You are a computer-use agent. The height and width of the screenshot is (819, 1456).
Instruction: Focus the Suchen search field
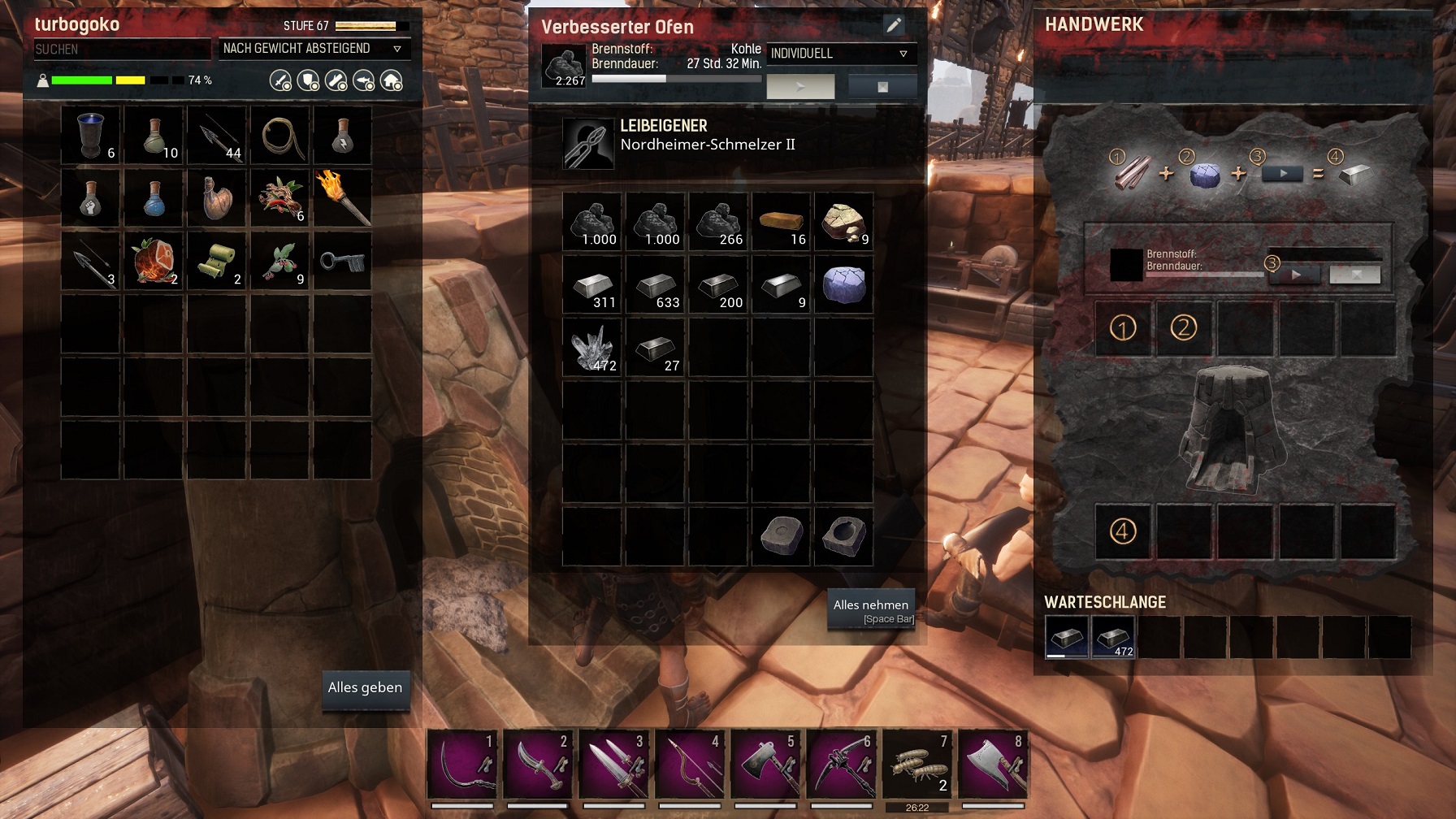(x=120, y=50)
